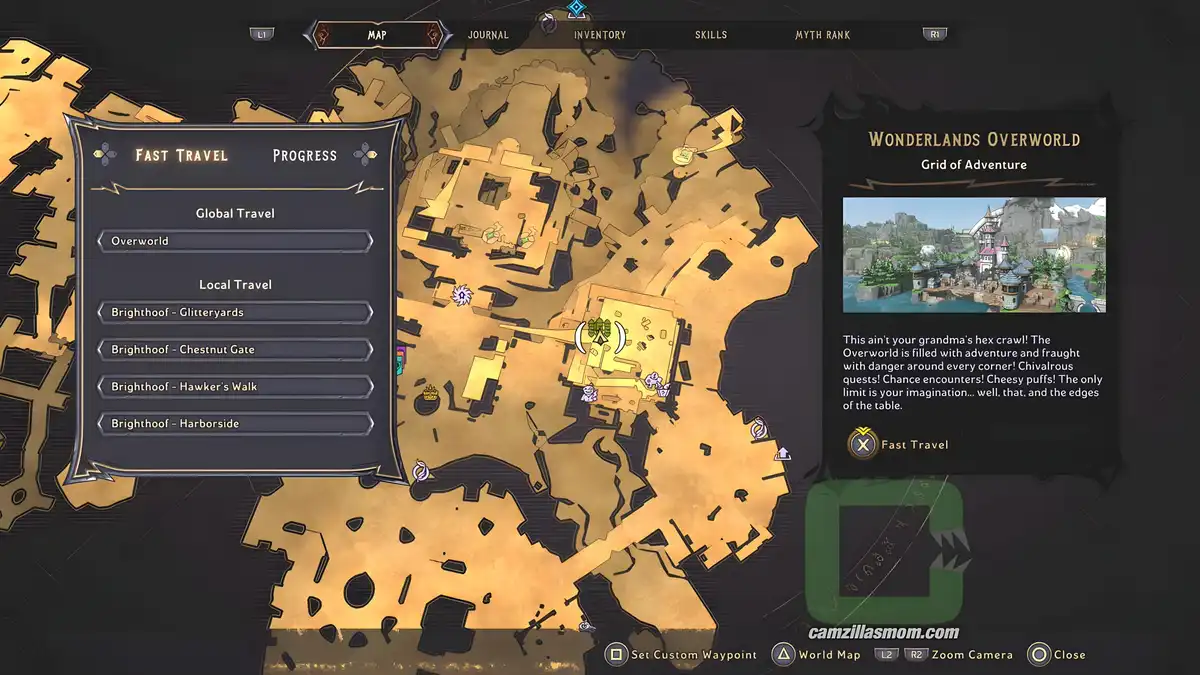The image size is (1200, 675).
Task: Open the World Map
Action: pos(816,655)
